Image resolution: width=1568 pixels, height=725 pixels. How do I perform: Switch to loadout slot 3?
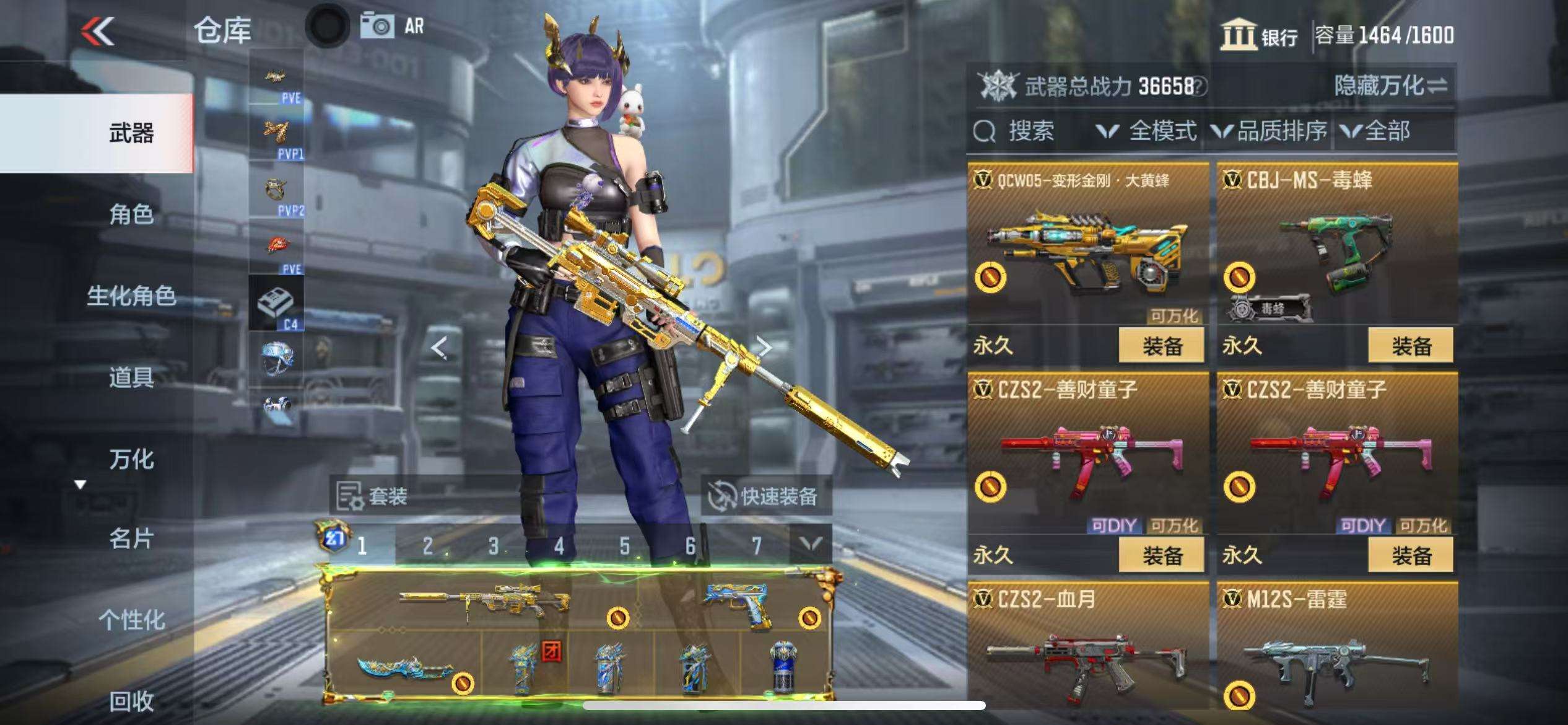(x=493, y=546)
